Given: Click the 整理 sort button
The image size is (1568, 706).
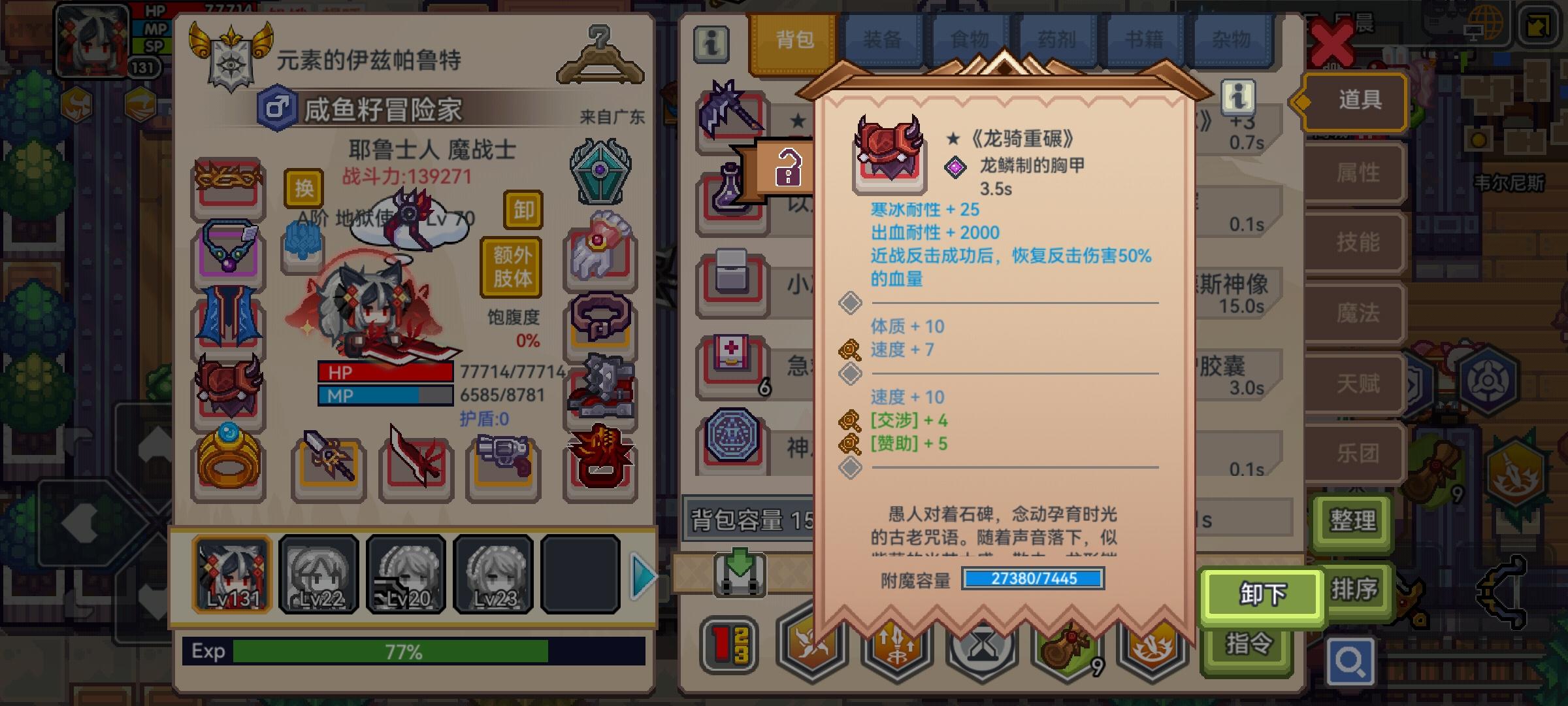Looking at the screenshot, I should pyautogui.click(x=1352, y=522).
